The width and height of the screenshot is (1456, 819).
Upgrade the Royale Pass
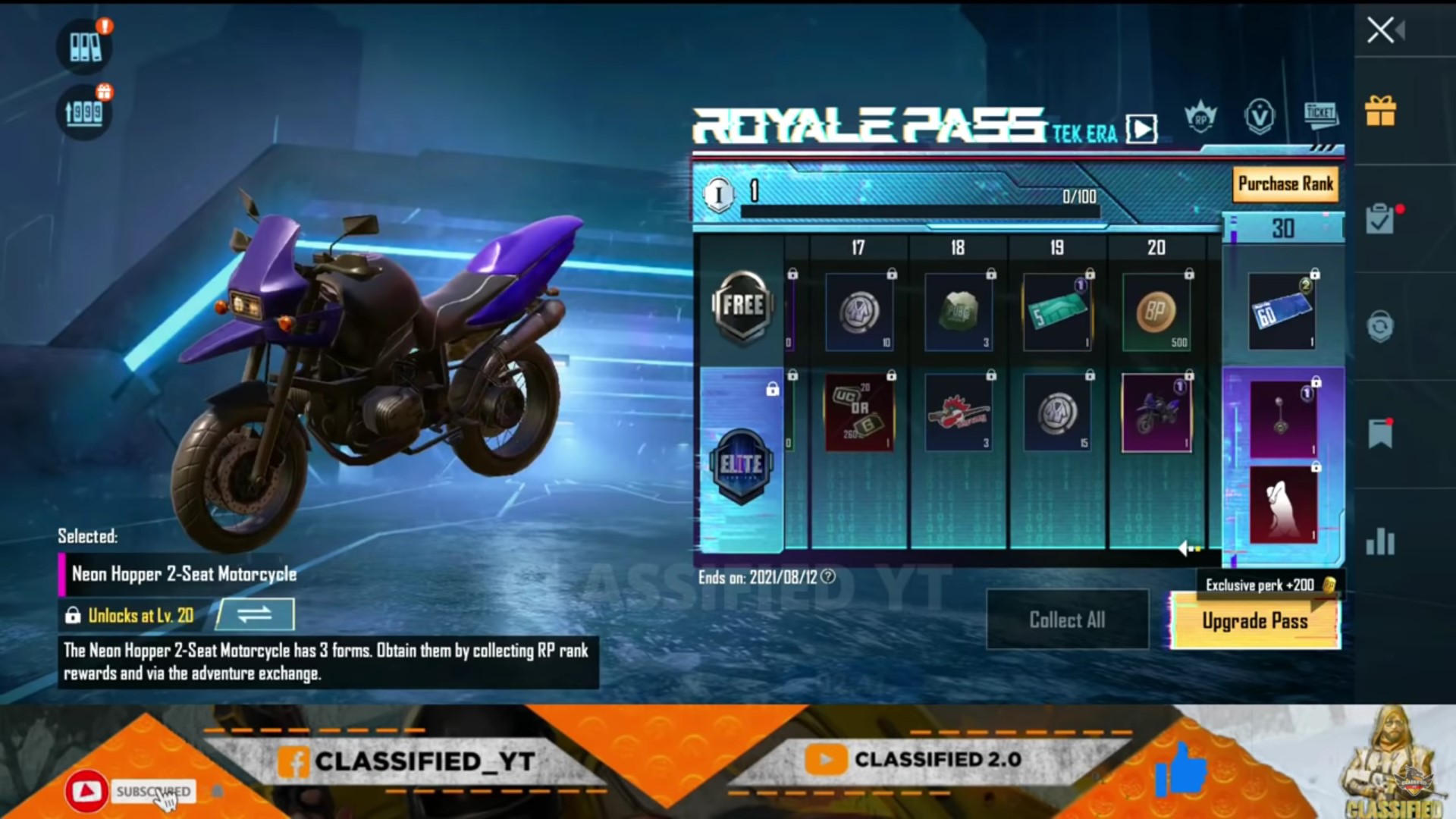[x=1255, y=621]
